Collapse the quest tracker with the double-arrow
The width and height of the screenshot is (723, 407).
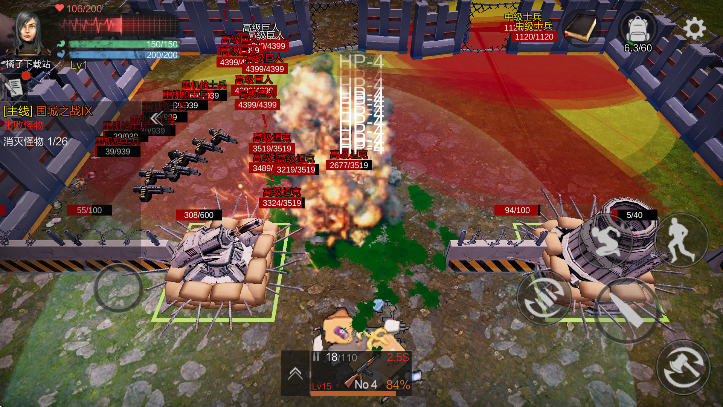(157, 117)
